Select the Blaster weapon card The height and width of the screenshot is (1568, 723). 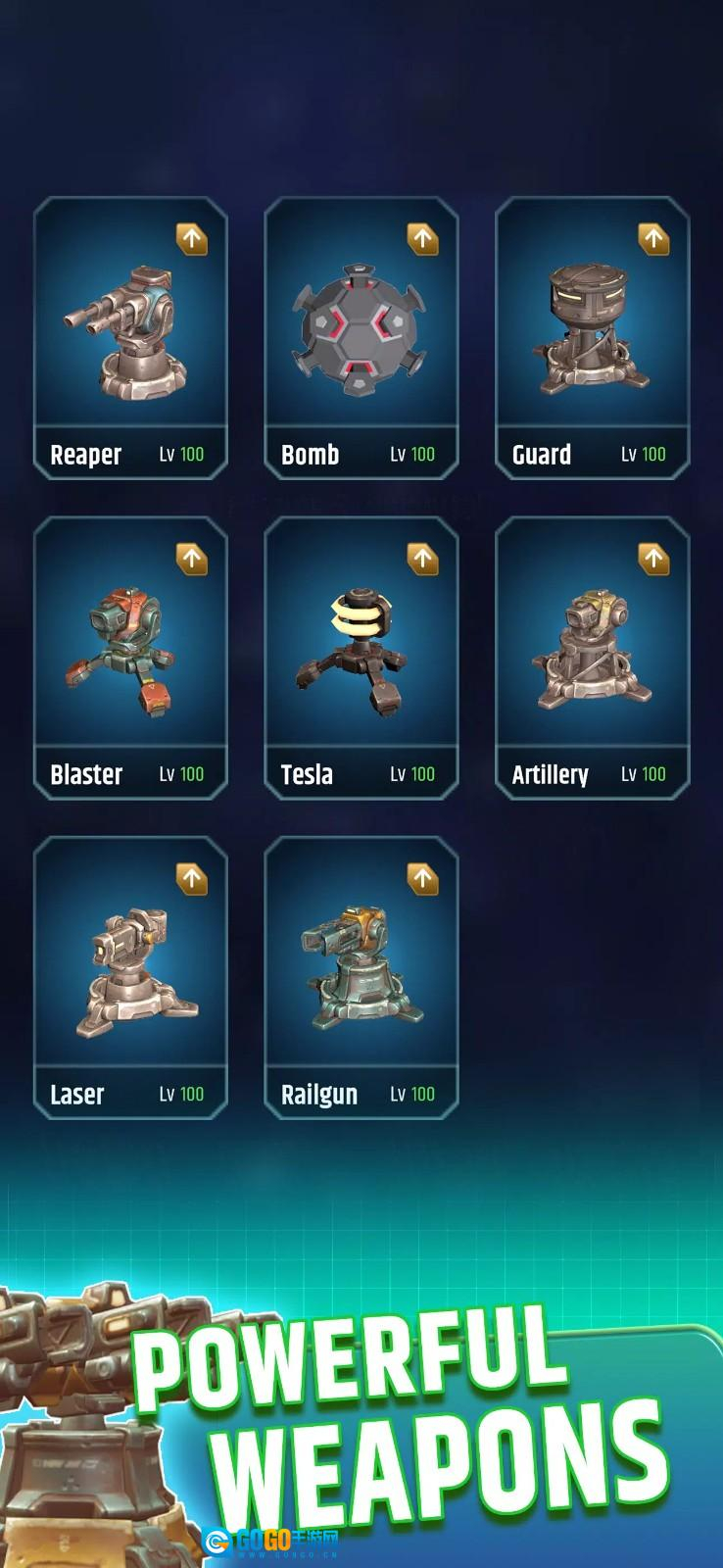(x=130, y=658)
